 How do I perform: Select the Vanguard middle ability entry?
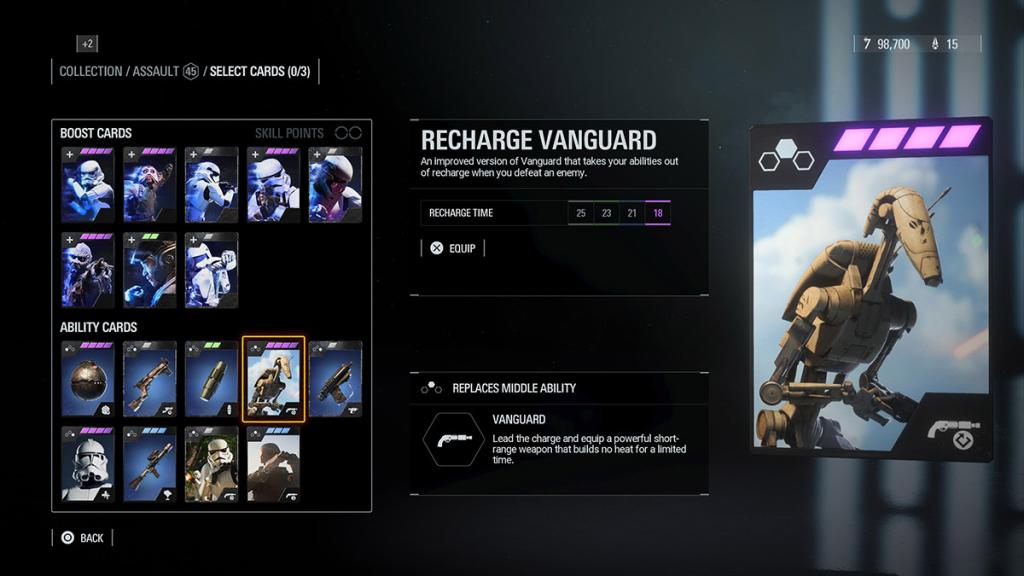coord(560,441)
